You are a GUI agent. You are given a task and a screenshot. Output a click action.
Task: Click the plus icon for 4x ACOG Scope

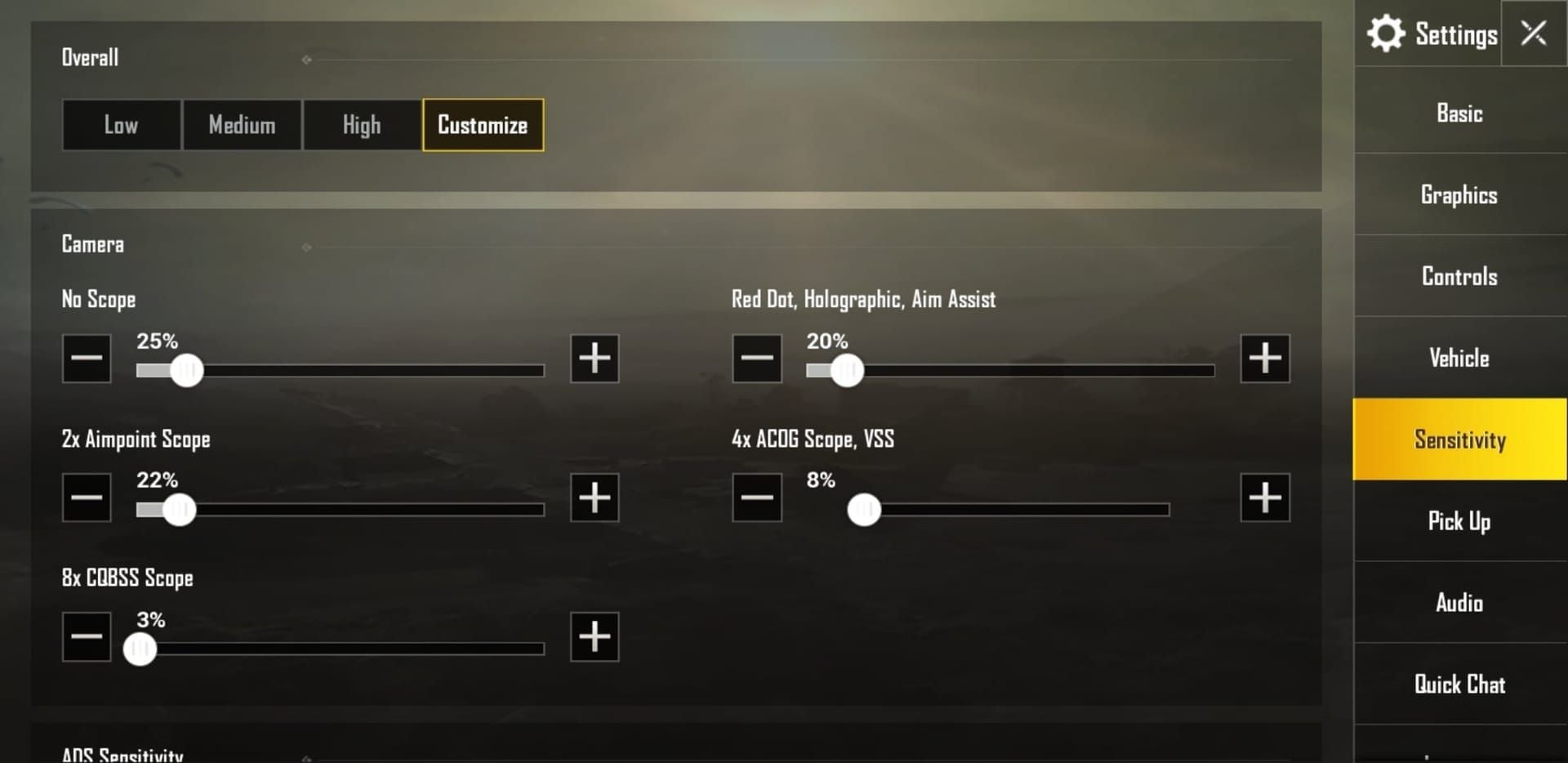tap(1264, 498)
